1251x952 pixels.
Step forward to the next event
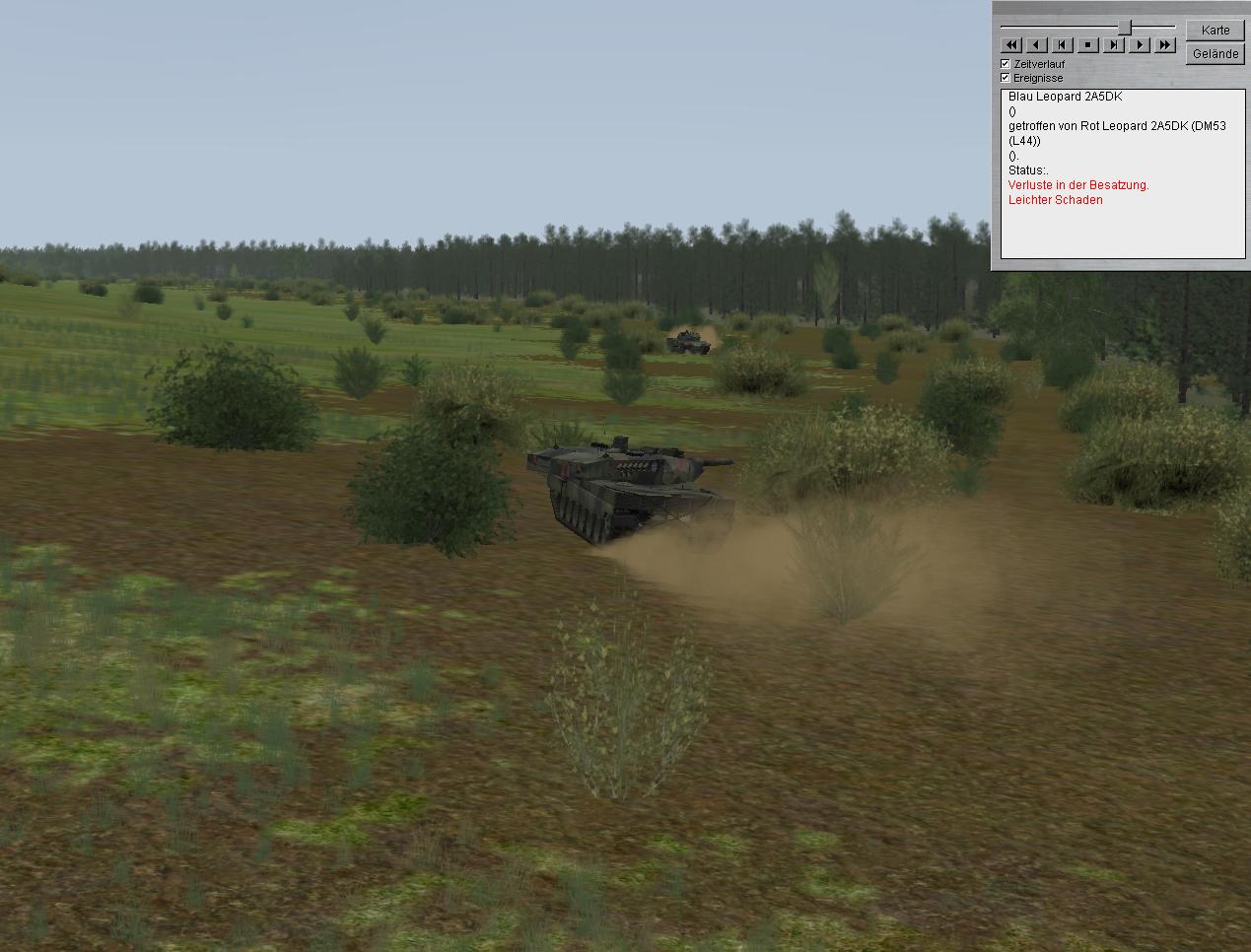pyautogui.click(x=1114, y=45)
